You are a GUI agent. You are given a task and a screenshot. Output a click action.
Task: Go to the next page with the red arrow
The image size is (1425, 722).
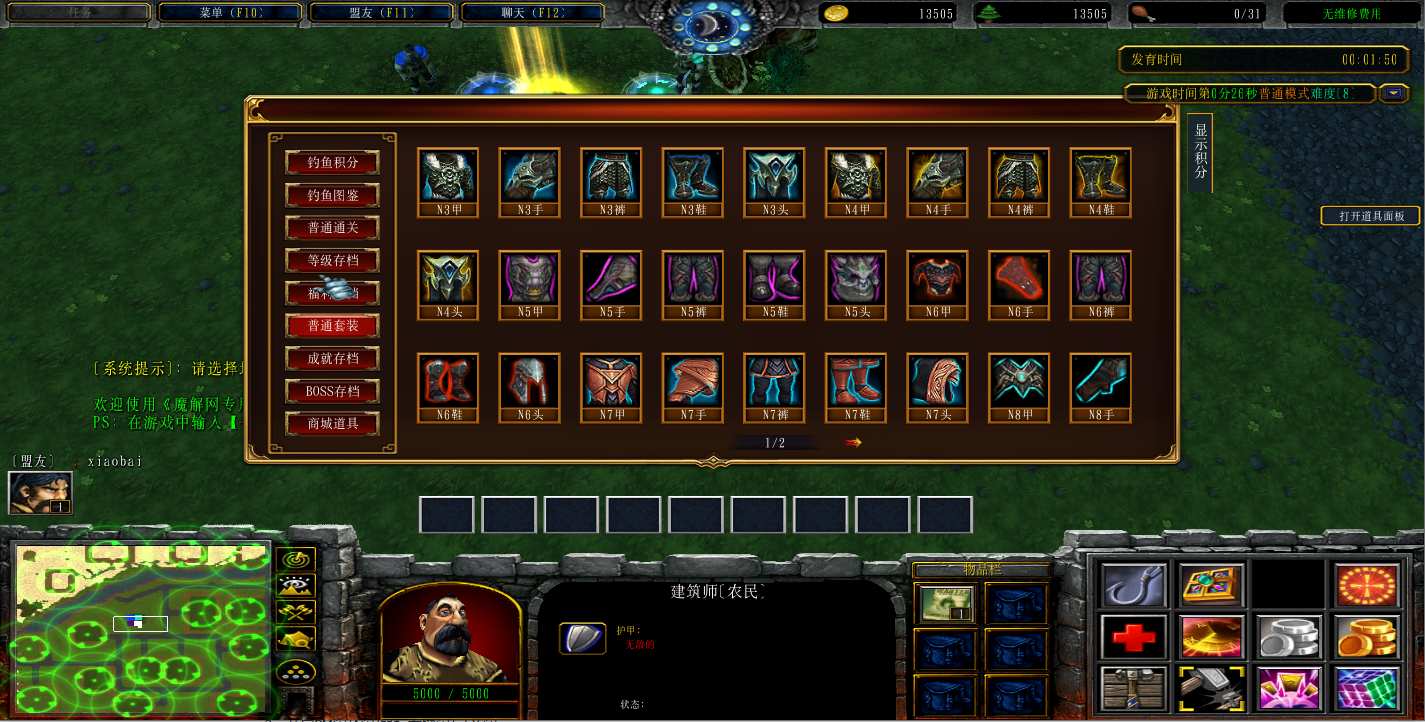[x=853, y=442]
